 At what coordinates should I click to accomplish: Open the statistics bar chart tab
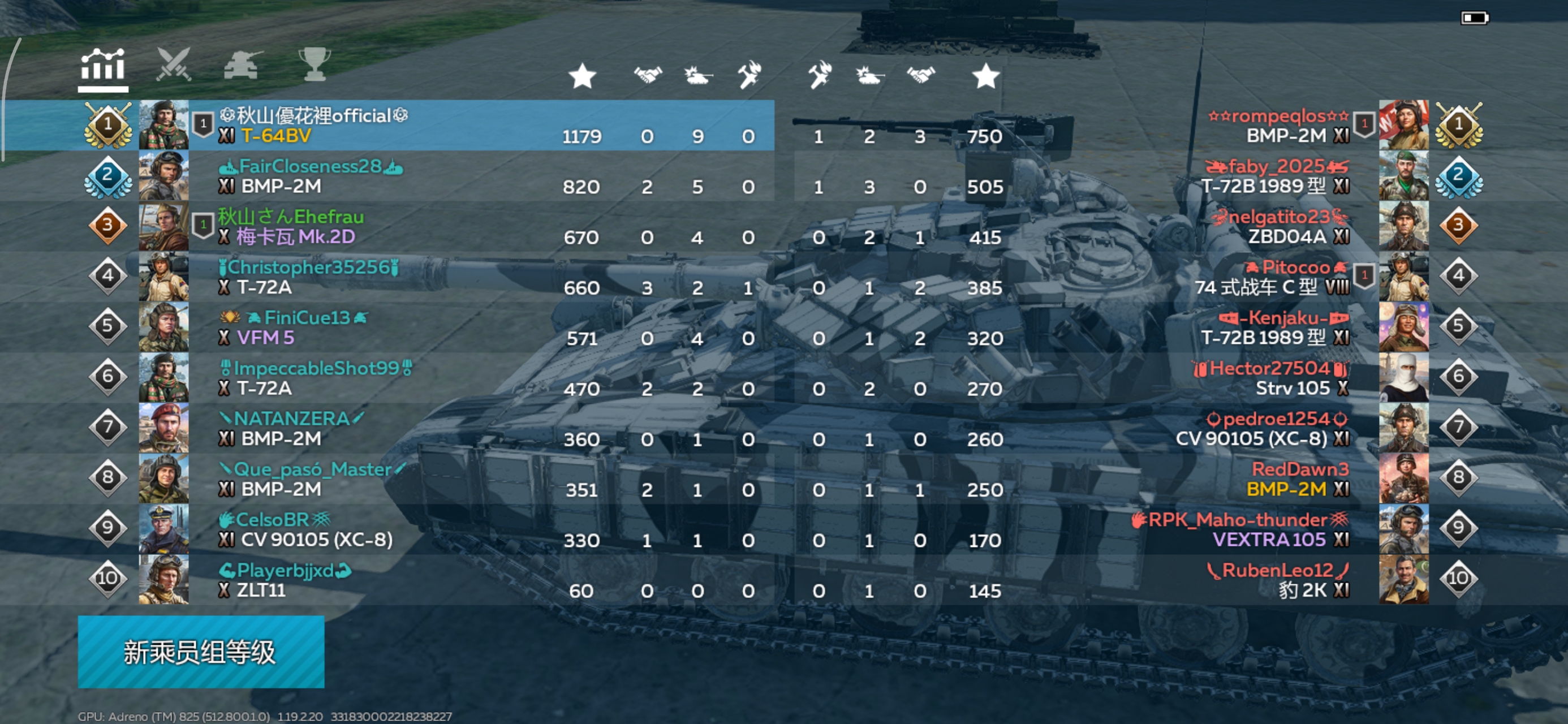tap(102, 67)
